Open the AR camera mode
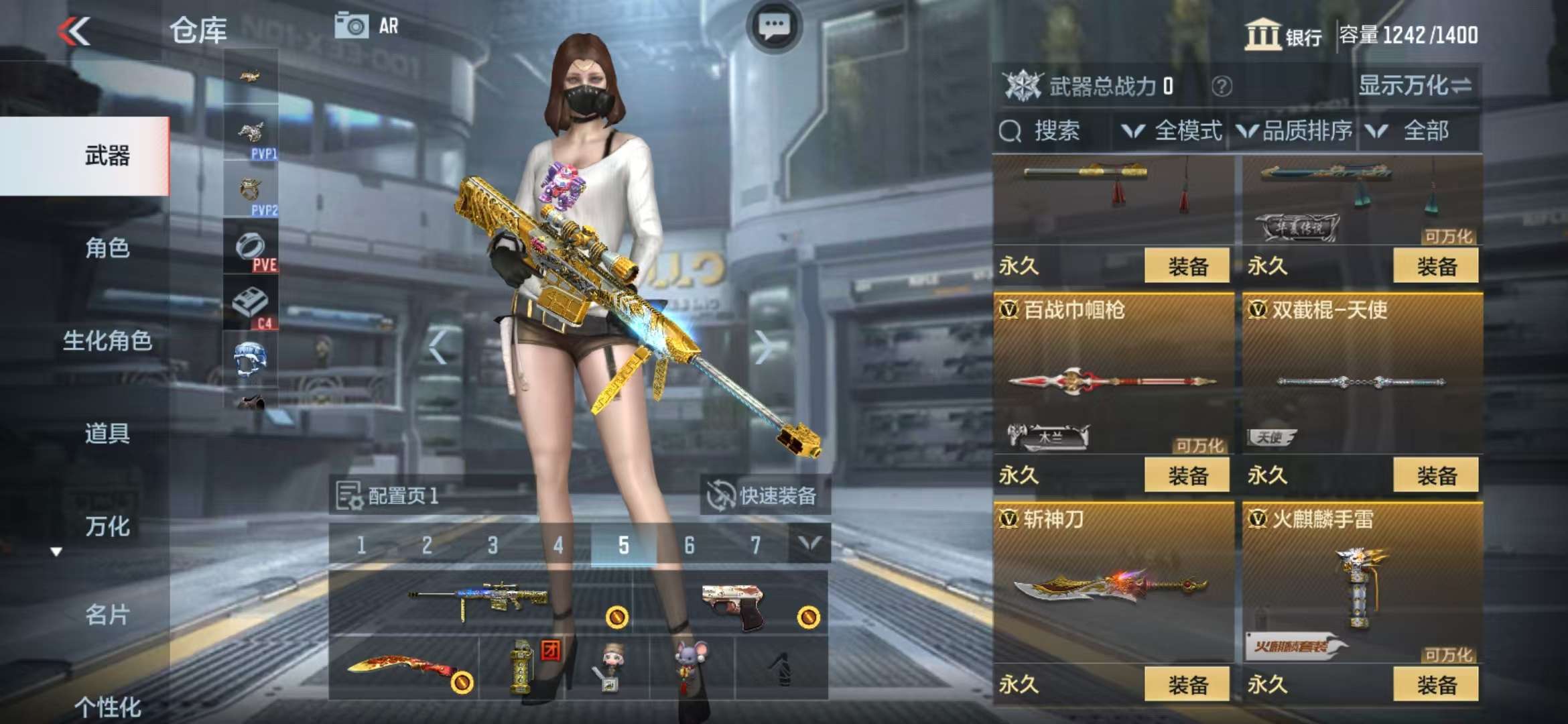1568x724 pixels. click(367, 26)
